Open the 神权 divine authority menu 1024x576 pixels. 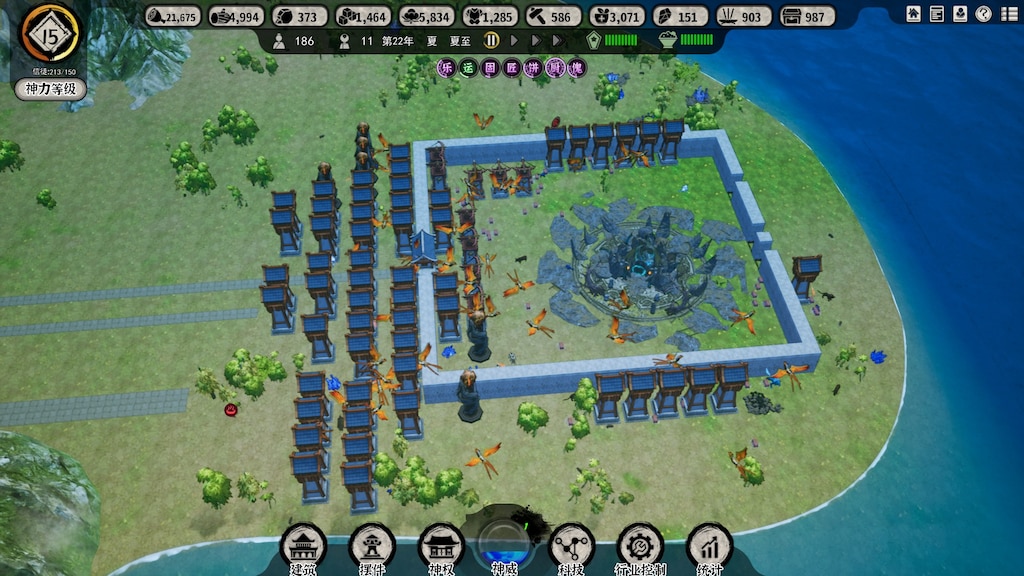pos(441,546)
